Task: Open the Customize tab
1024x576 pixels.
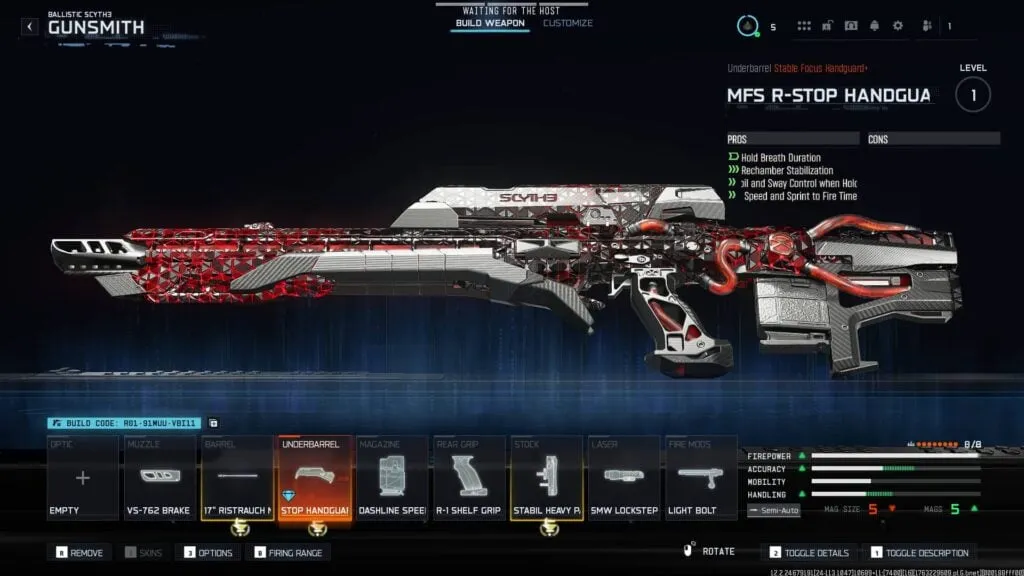Action: [x=568, y=23]
